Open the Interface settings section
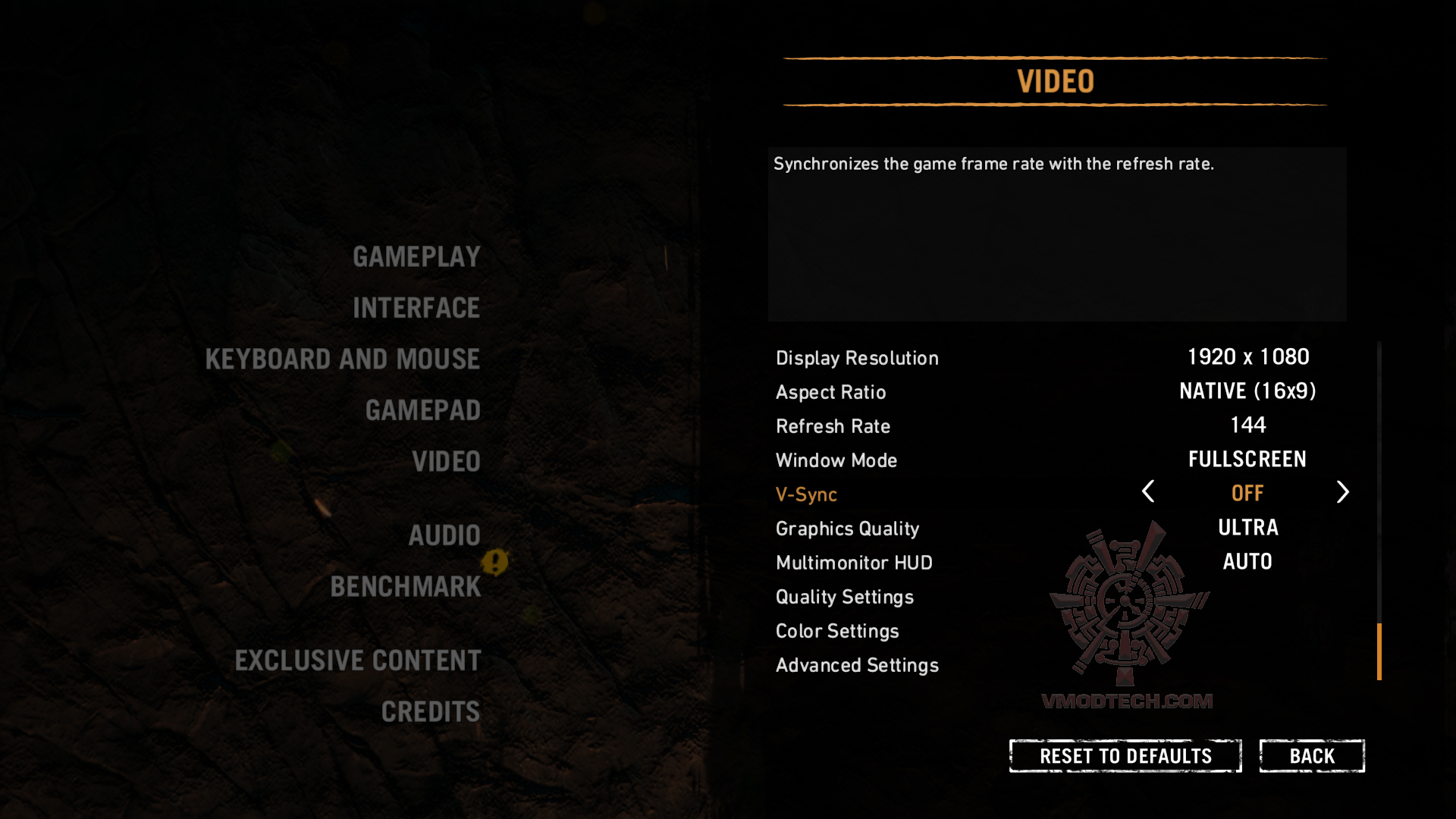This screenshot has width=1456, height=819. click(x=416, y=308)
